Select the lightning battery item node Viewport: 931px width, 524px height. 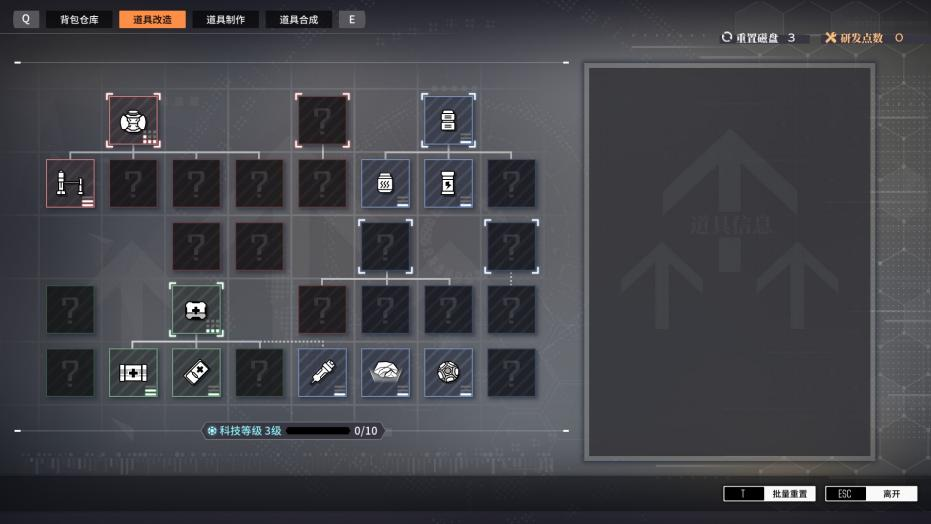tap(448, 183)
